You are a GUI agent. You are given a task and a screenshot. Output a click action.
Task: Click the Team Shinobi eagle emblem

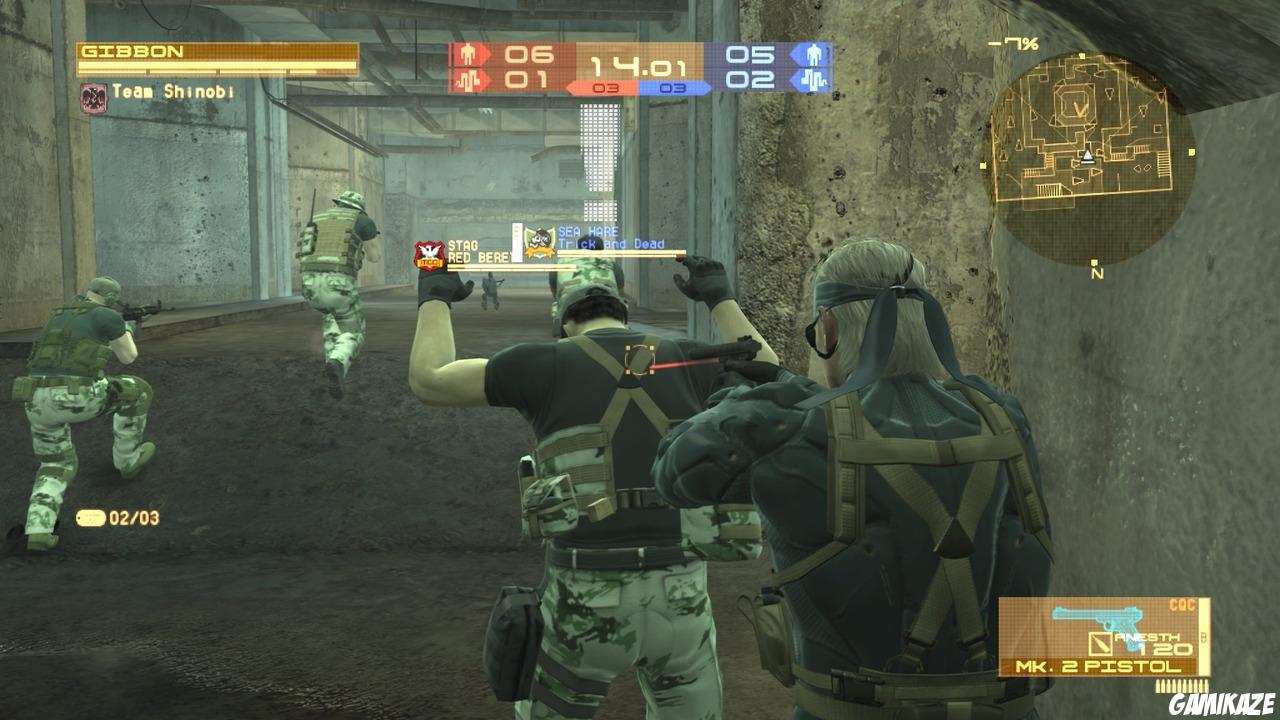click(93, 98)
